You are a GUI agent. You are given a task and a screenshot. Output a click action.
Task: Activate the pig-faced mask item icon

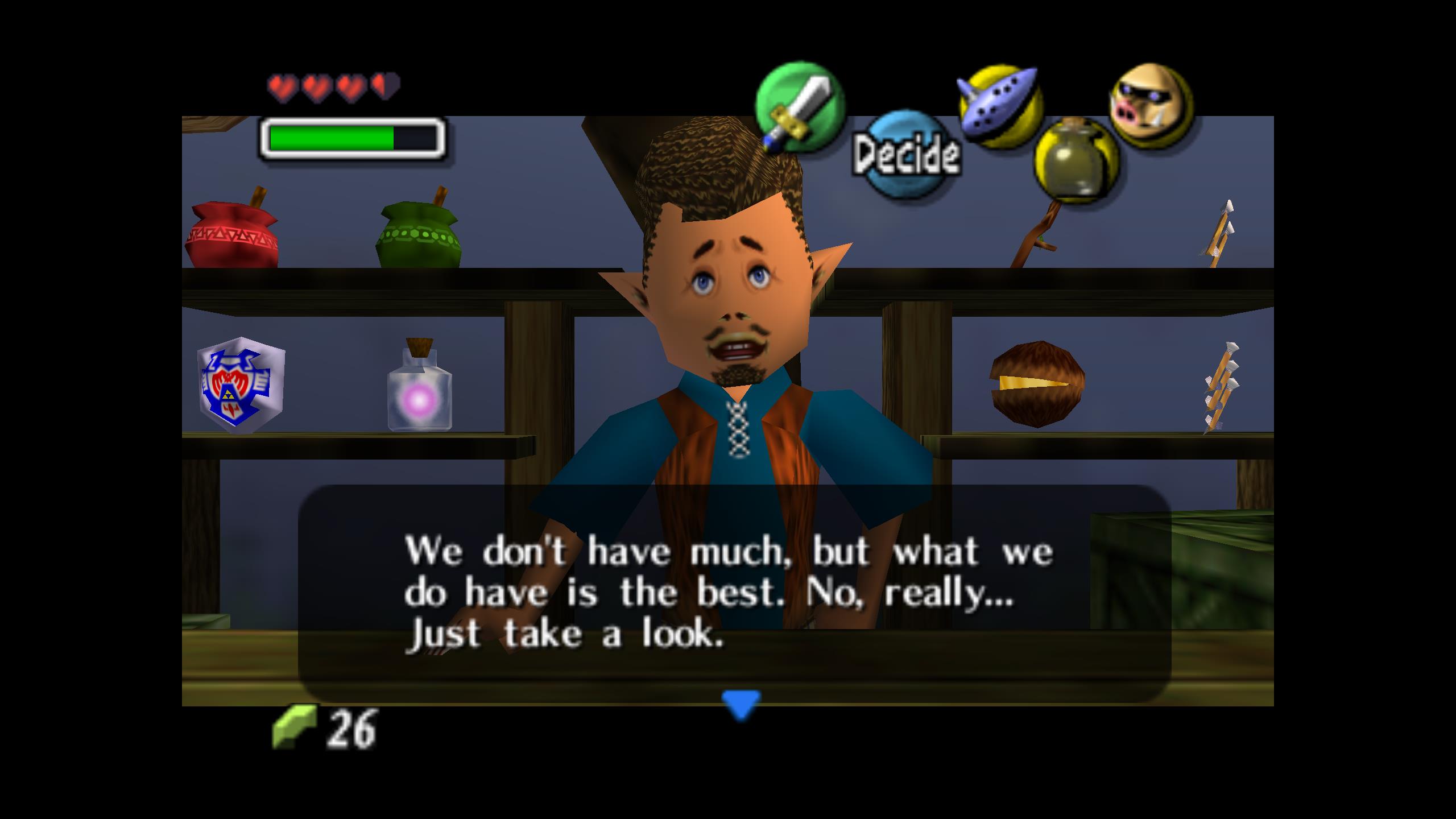tap(1151, 106)
